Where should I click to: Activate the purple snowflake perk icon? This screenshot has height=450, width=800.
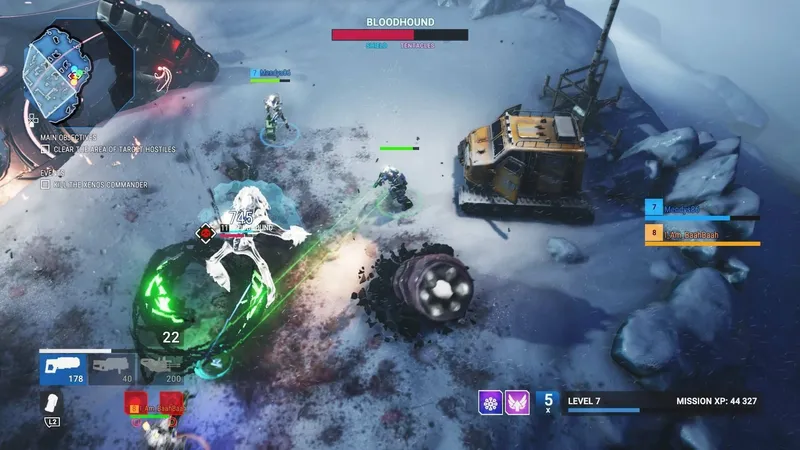coord(490,402)
